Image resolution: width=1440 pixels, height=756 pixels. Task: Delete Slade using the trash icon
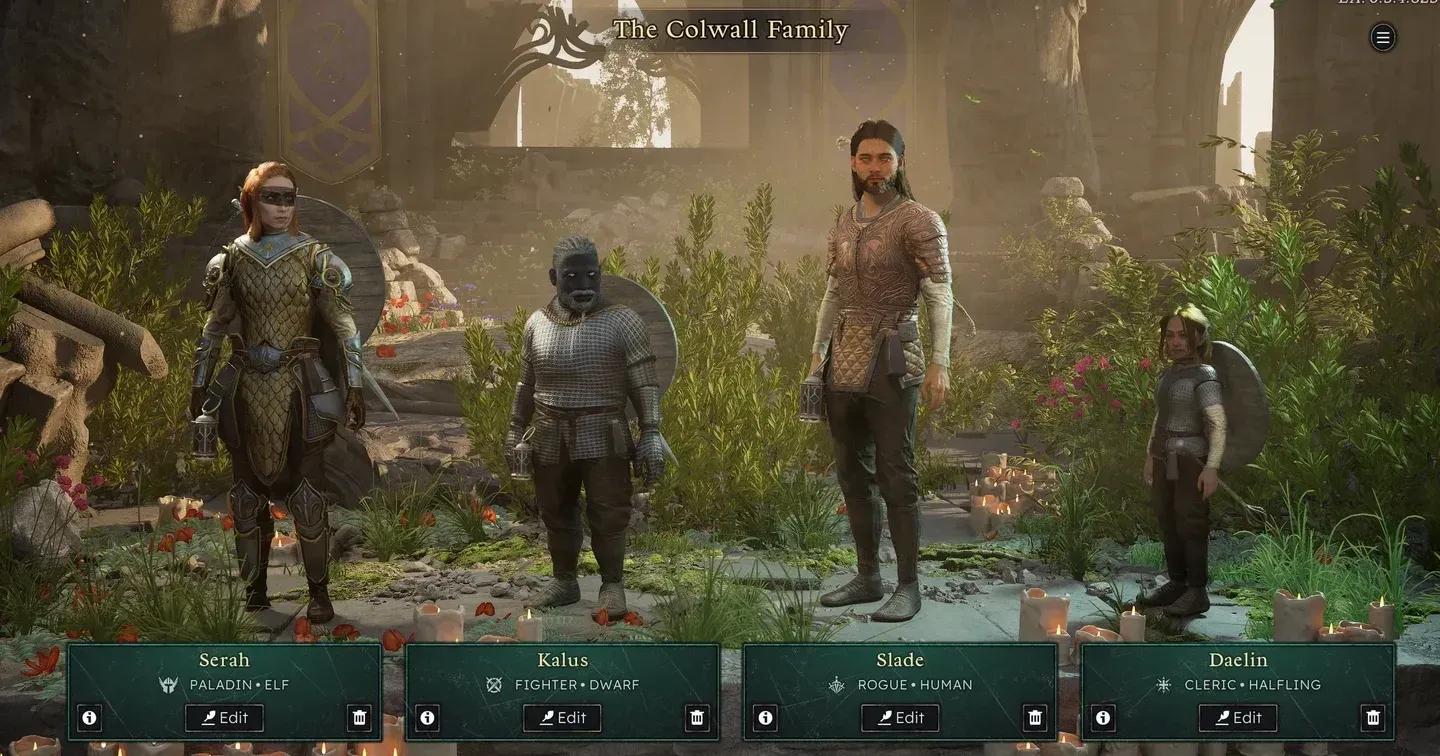tap(1035, 717)
